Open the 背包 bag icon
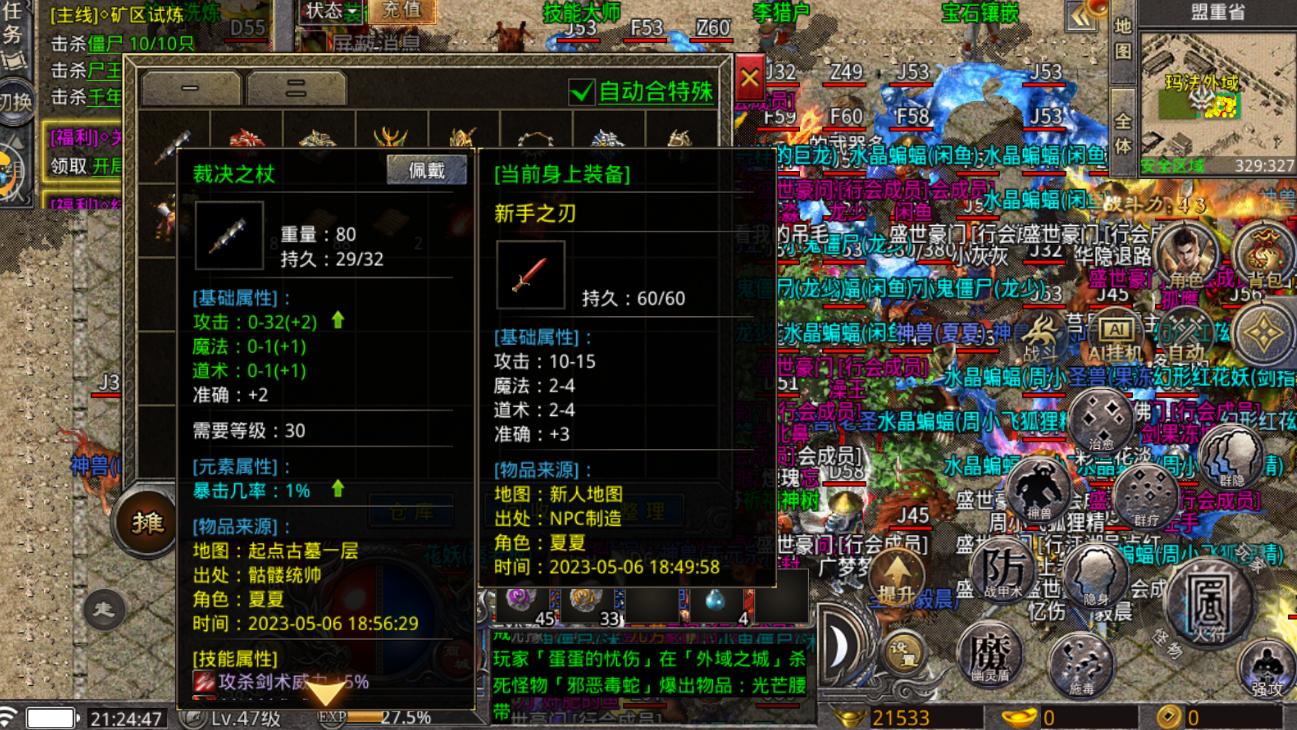Screen dimensions: 1297x730 1264,254
